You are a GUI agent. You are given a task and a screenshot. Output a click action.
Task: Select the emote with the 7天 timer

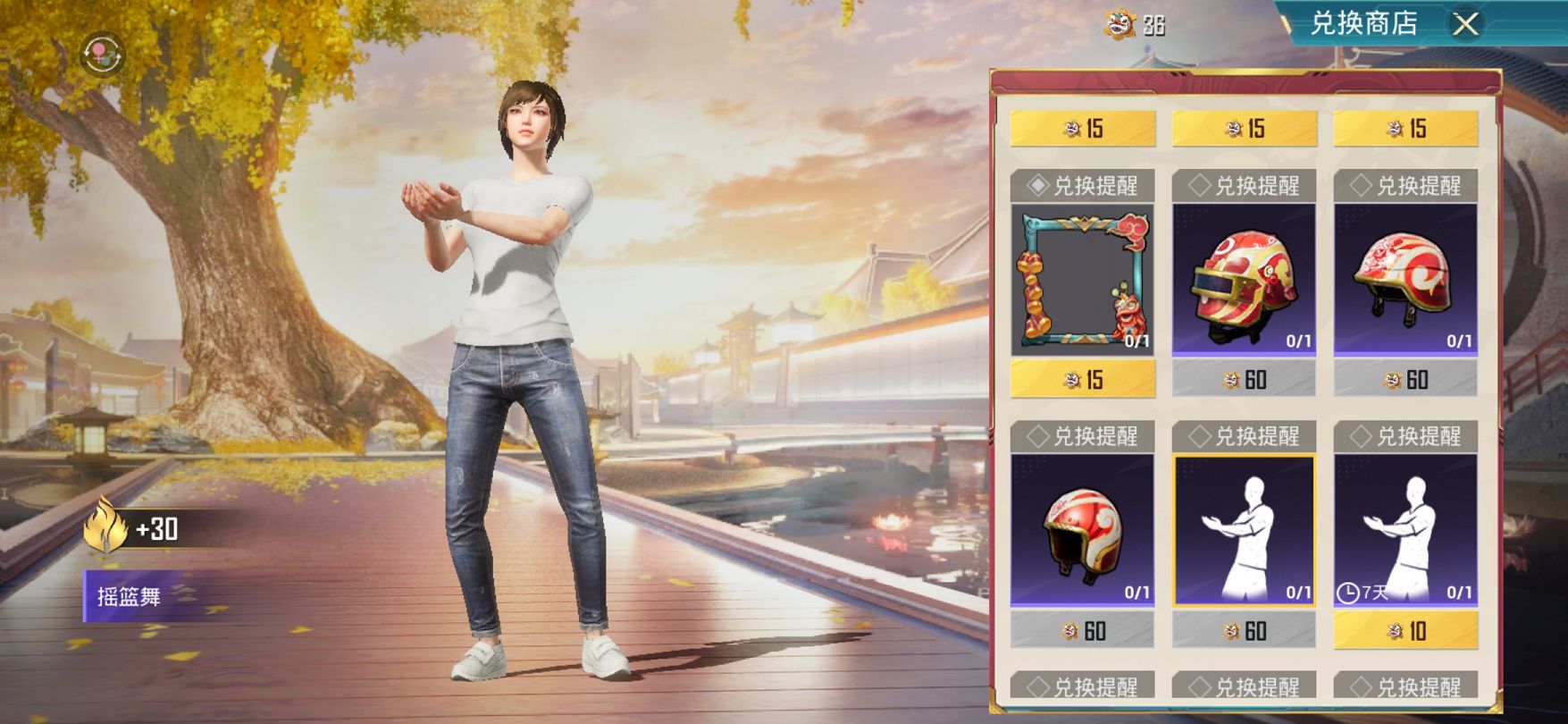pos(1405,531)
